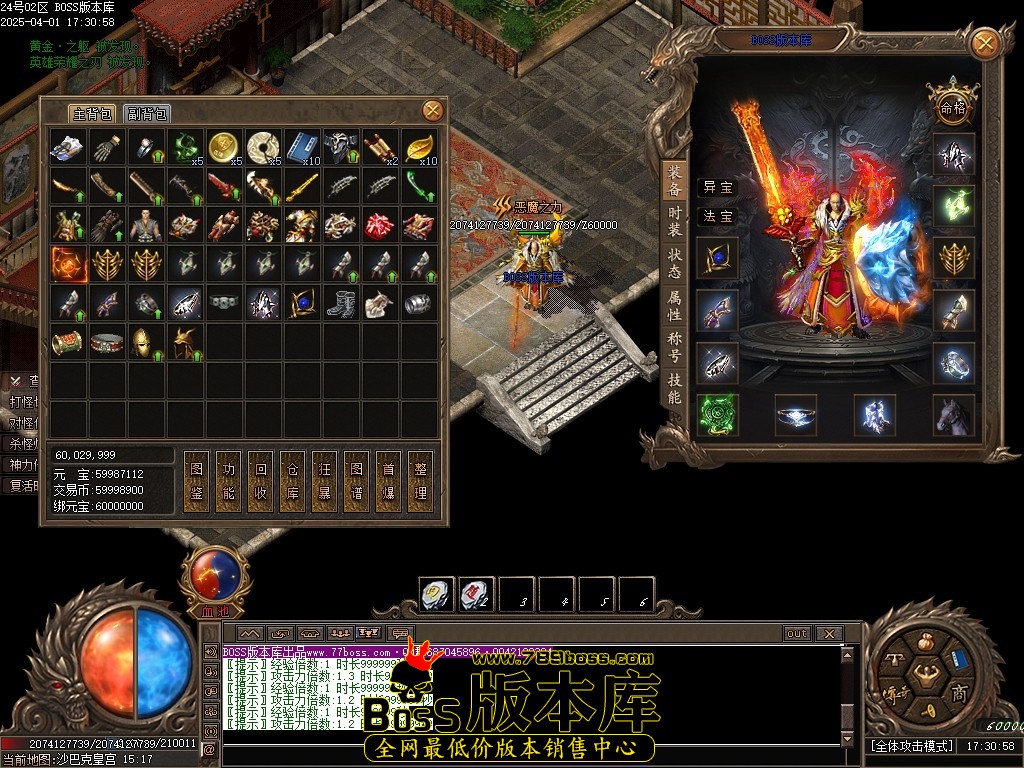The image size is (1024, 768).
Task: Open the 技能 skills tab
Action: click(x=675, y=388)
